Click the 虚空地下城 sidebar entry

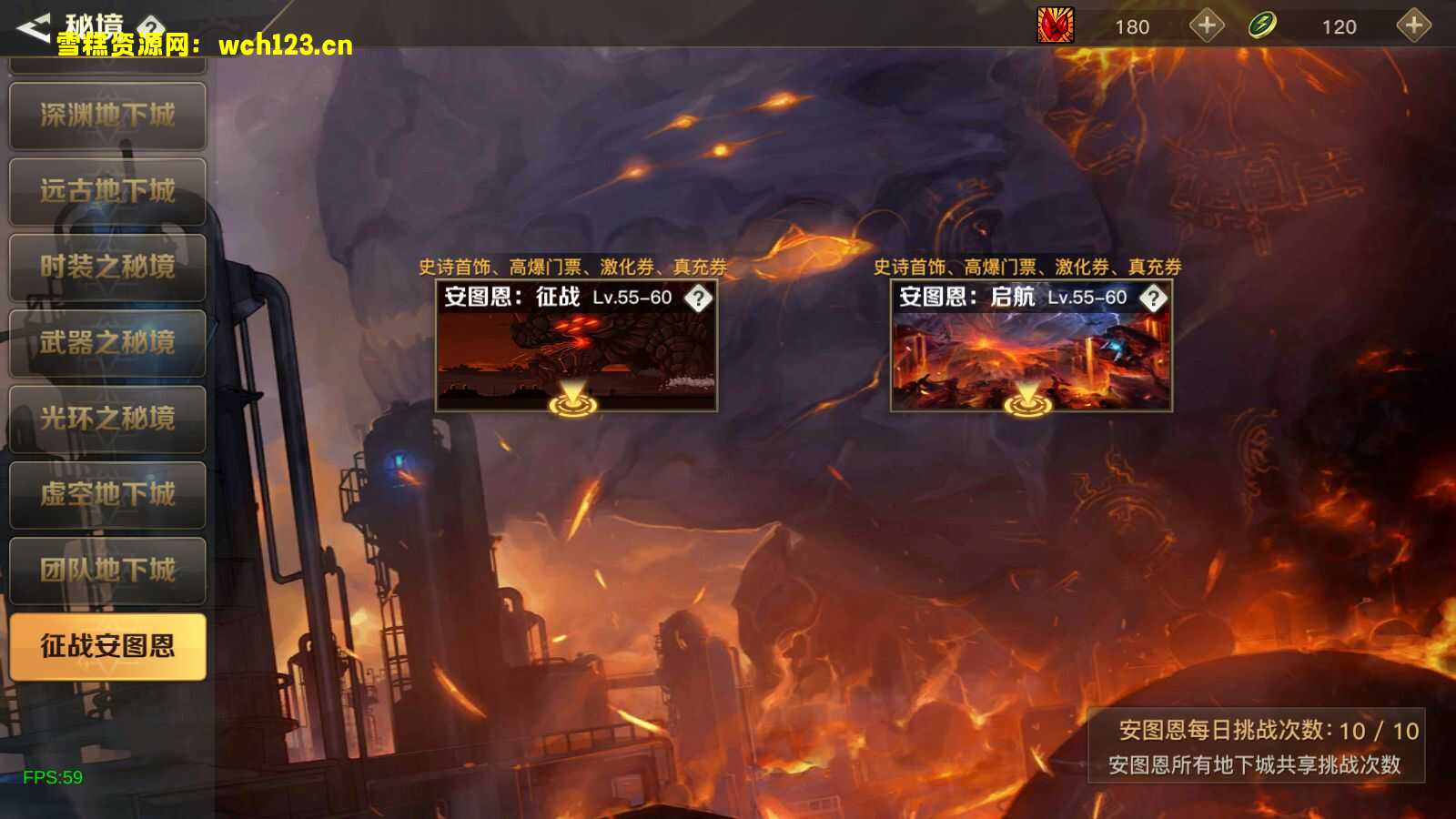tap(107, 495)
